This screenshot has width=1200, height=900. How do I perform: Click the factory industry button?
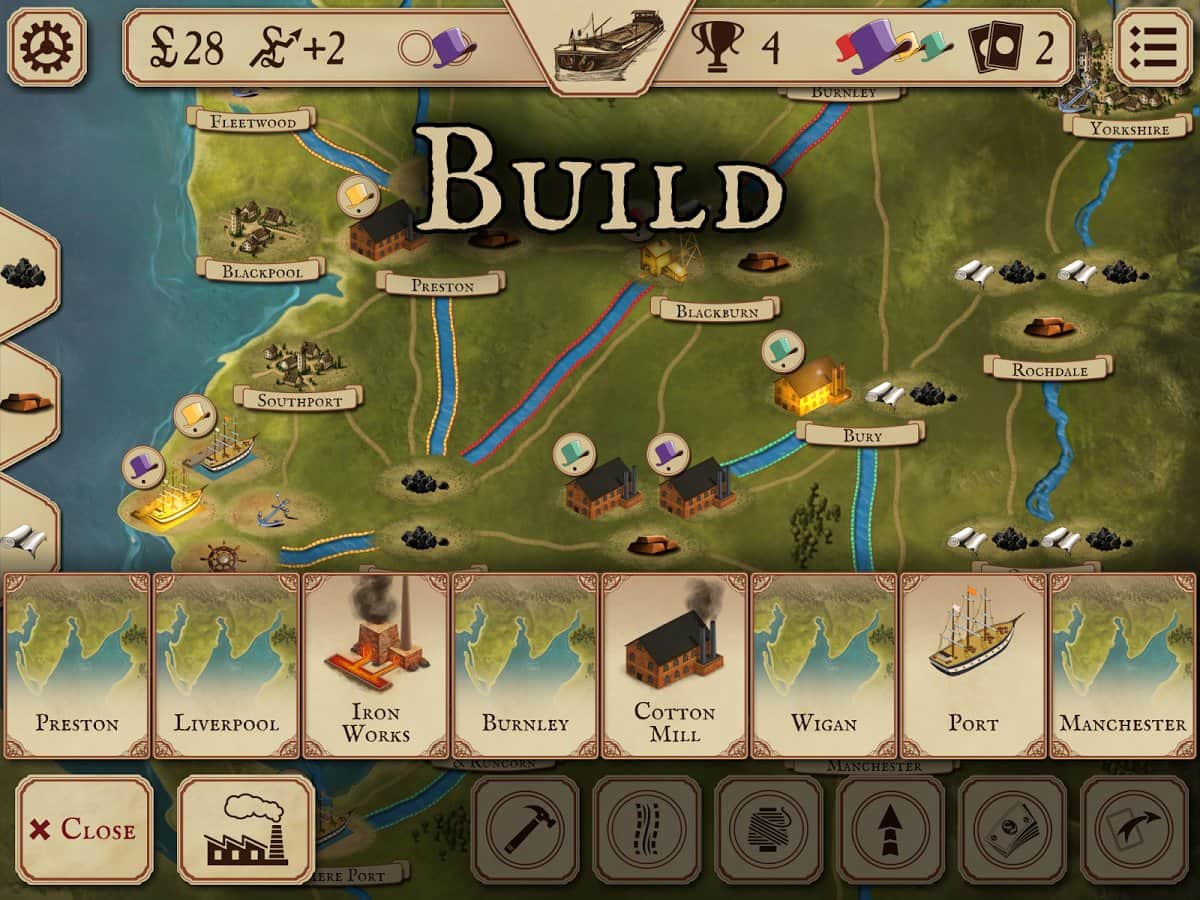(x=246, y=829)
